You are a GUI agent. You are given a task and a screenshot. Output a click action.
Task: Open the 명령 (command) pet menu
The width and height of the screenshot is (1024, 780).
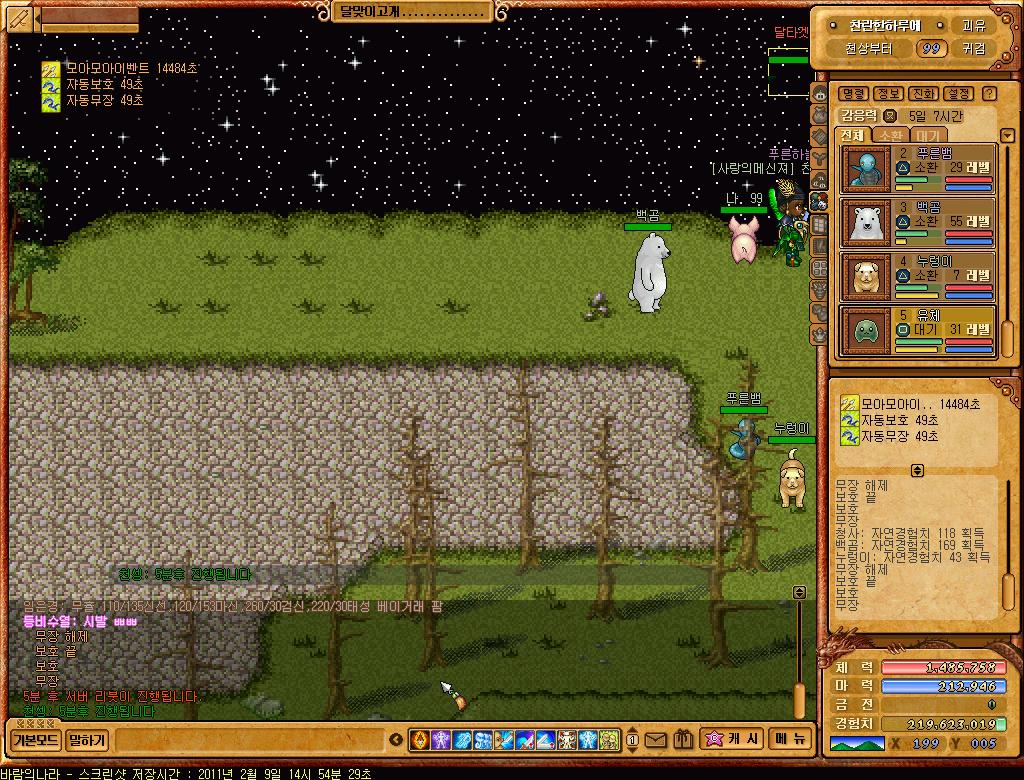point(853,93)
